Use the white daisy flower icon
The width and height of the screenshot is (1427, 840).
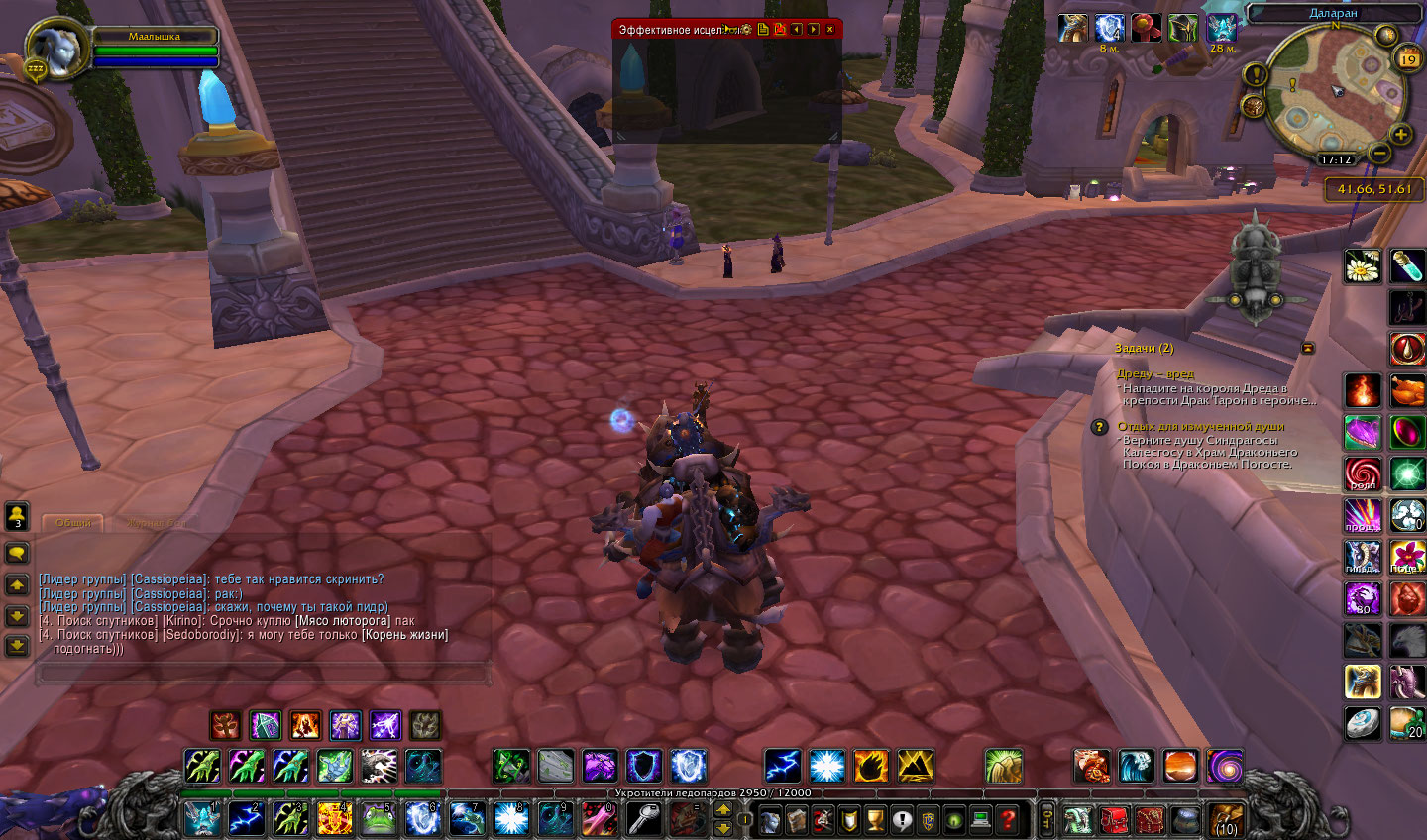pyautogui.click(x=1363, y=265)
